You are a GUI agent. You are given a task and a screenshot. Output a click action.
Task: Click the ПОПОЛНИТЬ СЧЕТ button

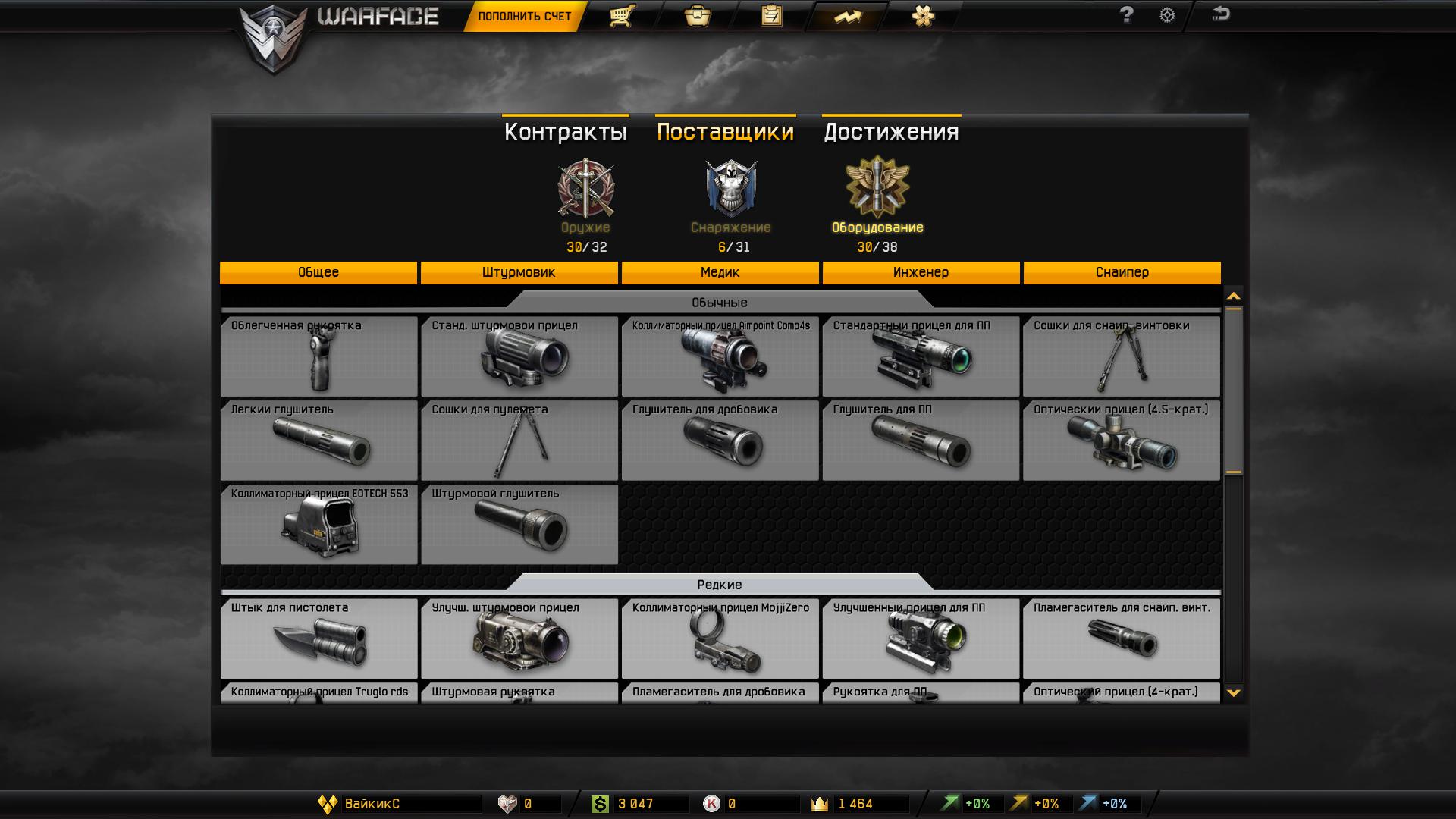524,16
